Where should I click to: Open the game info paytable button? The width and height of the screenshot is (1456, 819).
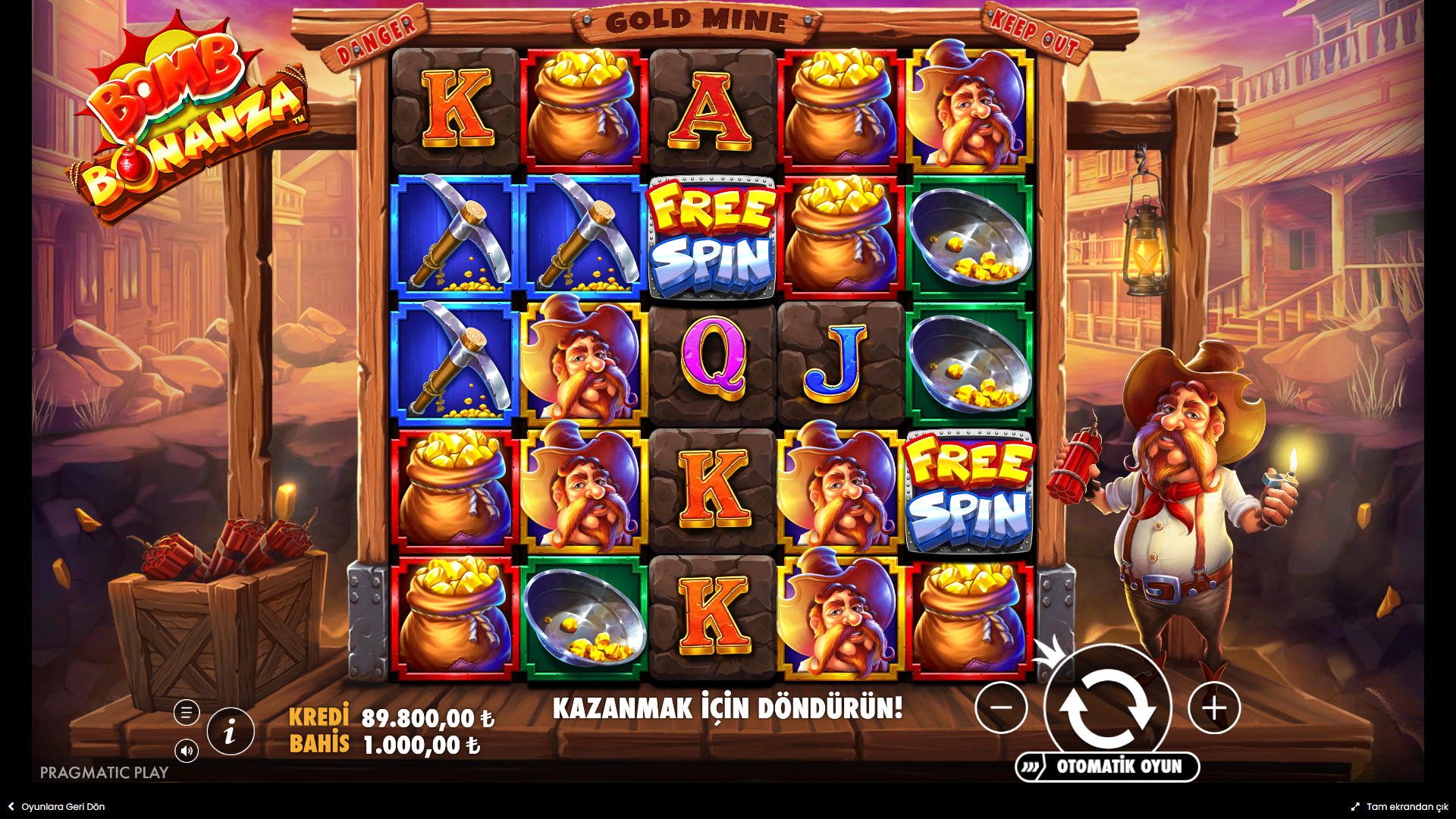(x=231, y=732)
